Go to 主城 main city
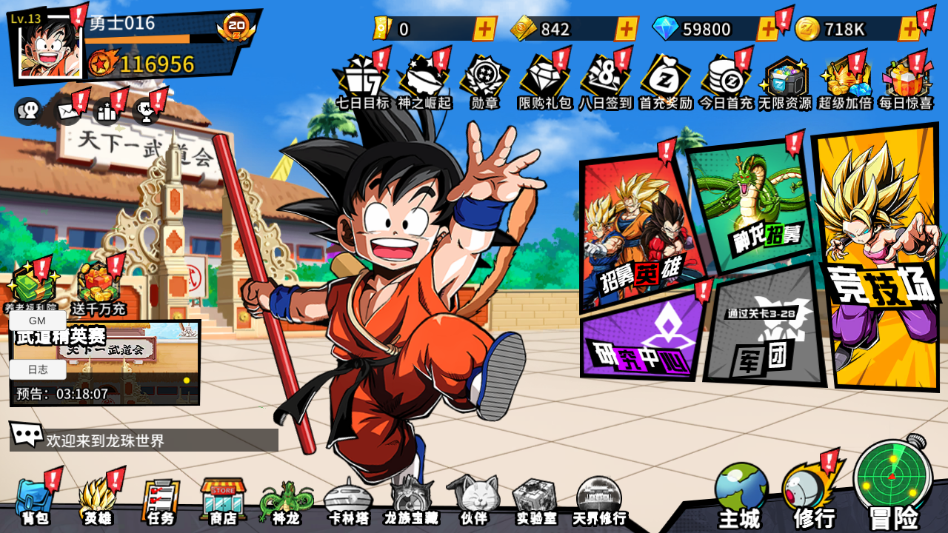Screen dimensions: 948x533 (x=740, y=497)
